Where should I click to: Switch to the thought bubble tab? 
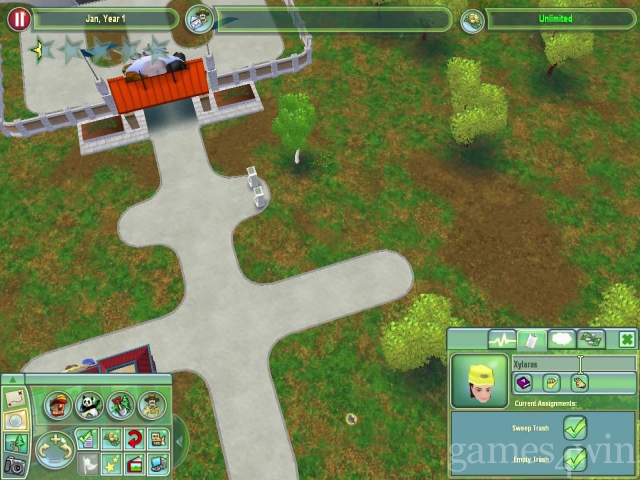click(560, 340)
